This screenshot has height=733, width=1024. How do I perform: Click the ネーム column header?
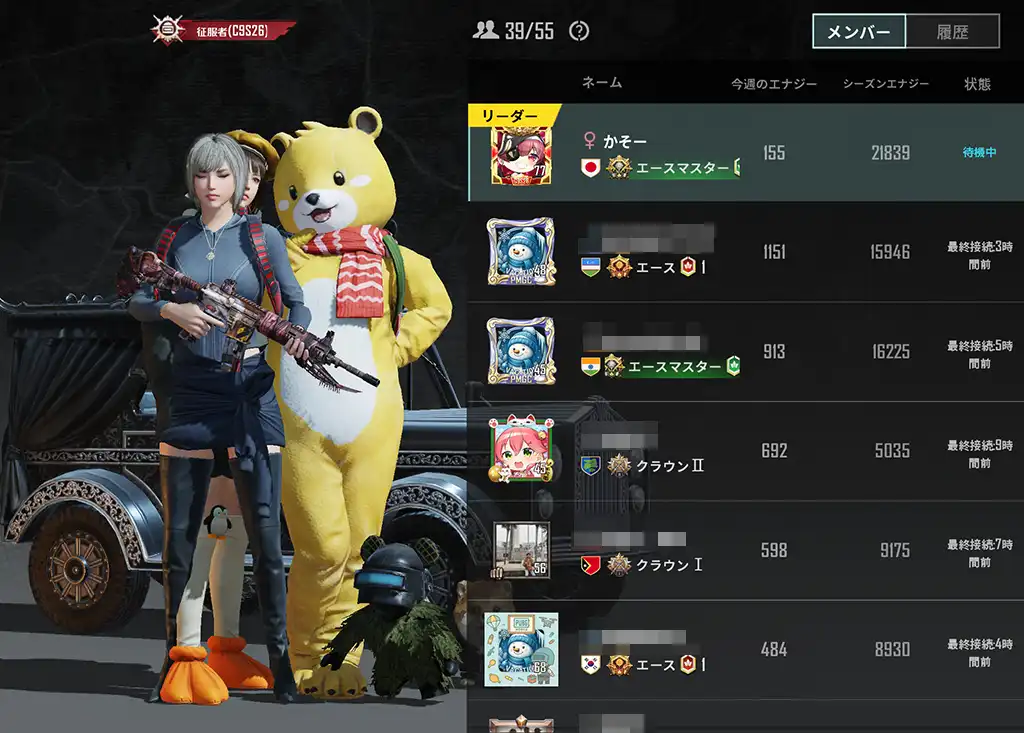tap(602, 83)
